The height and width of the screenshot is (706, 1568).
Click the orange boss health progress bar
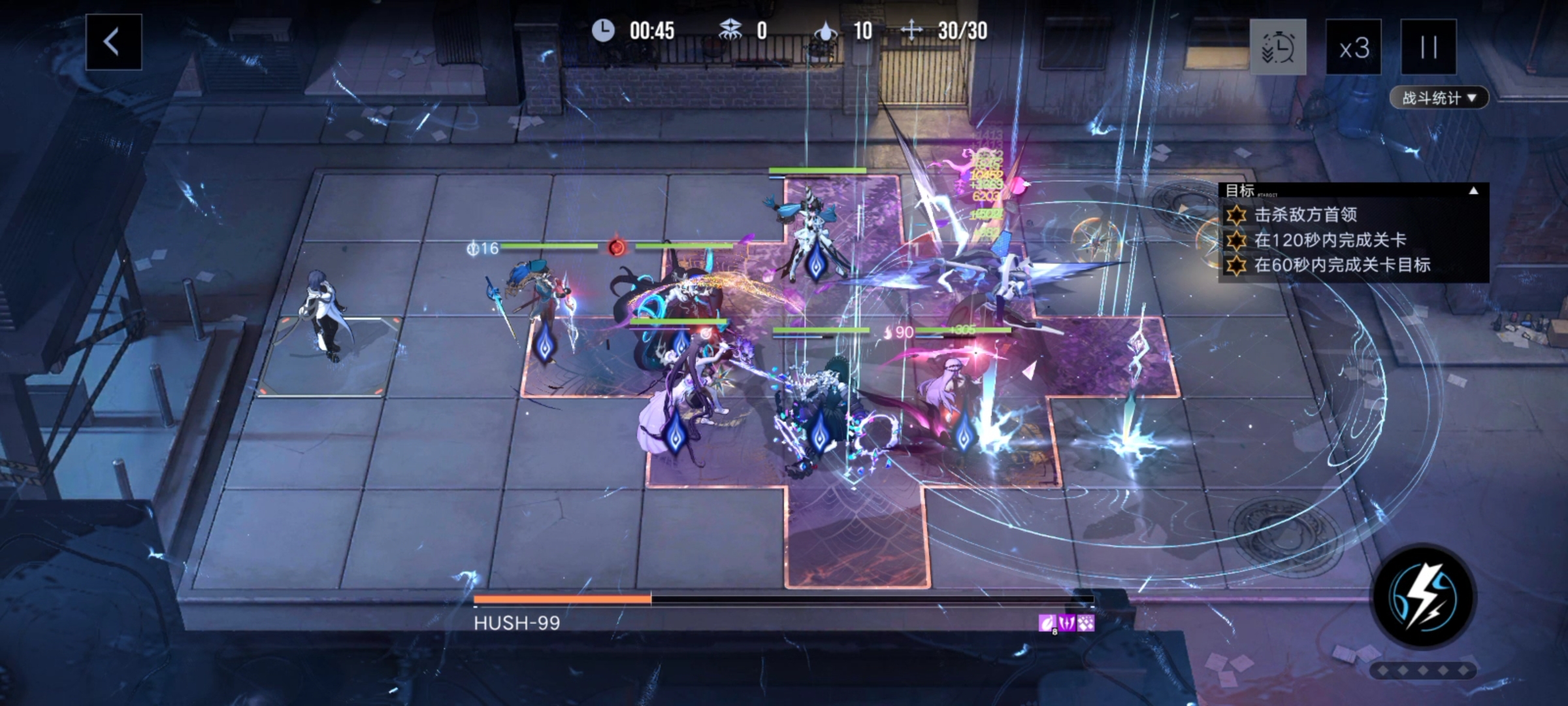click(562, 598)
